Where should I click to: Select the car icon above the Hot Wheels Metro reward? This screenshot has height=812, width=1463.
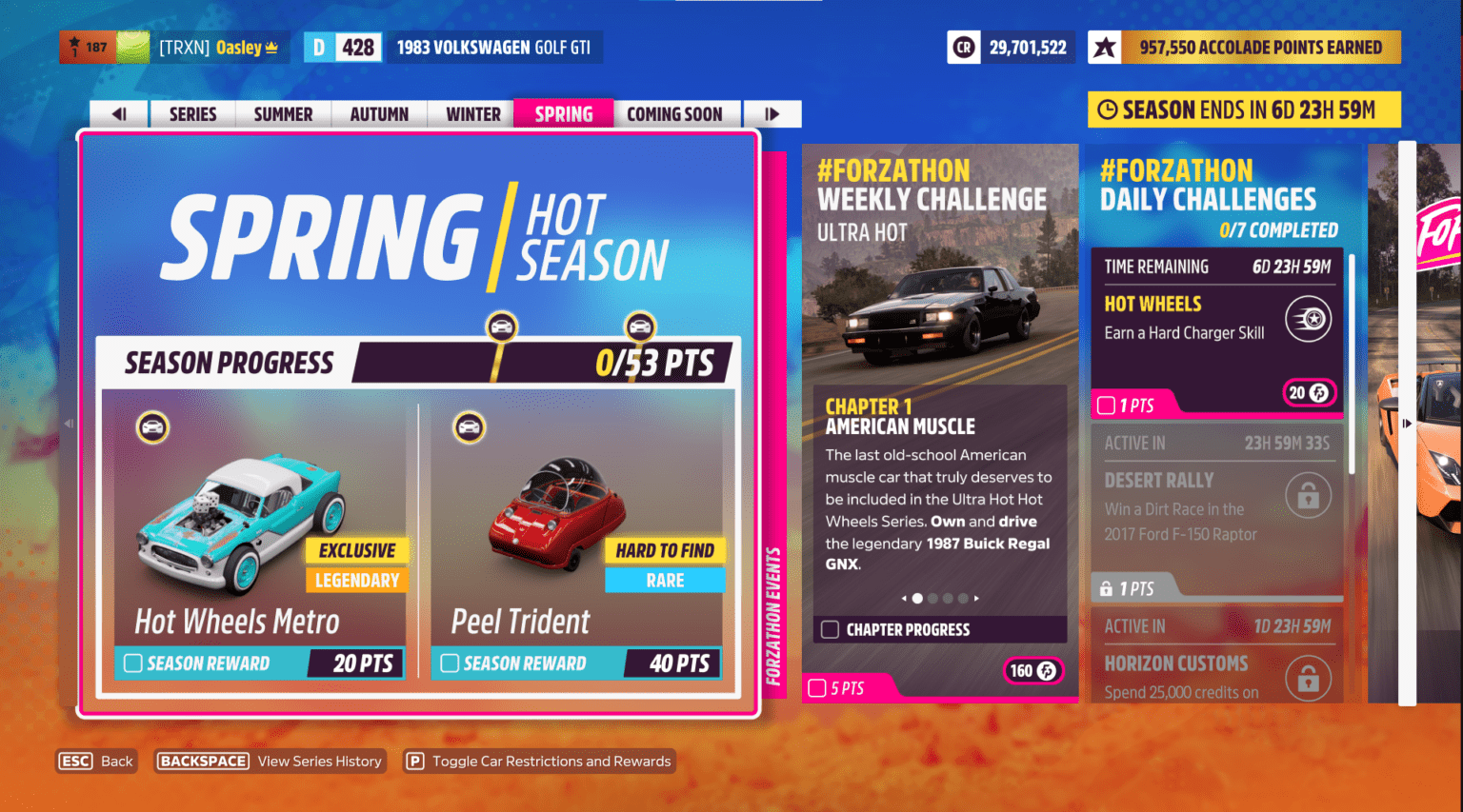tap(153, 426)
